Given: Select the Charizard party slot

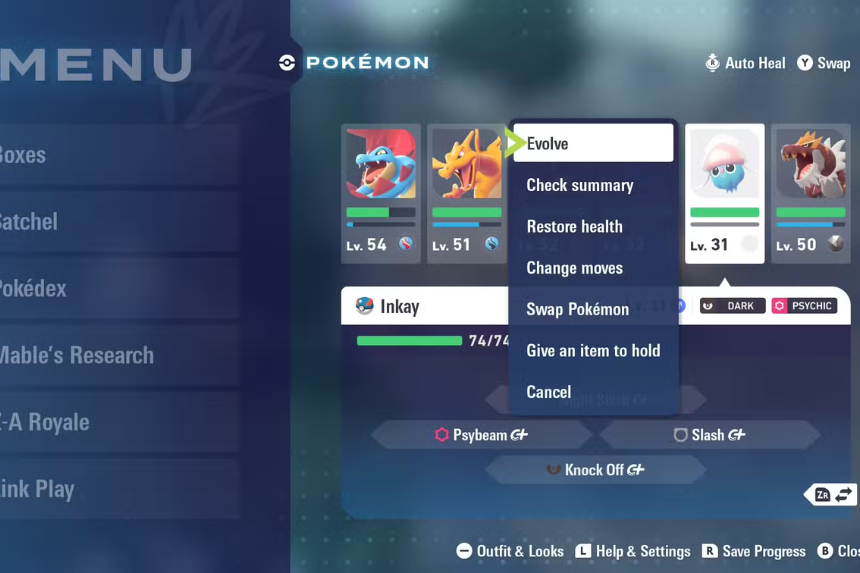Looking at the screenshot, I should 466,192.
